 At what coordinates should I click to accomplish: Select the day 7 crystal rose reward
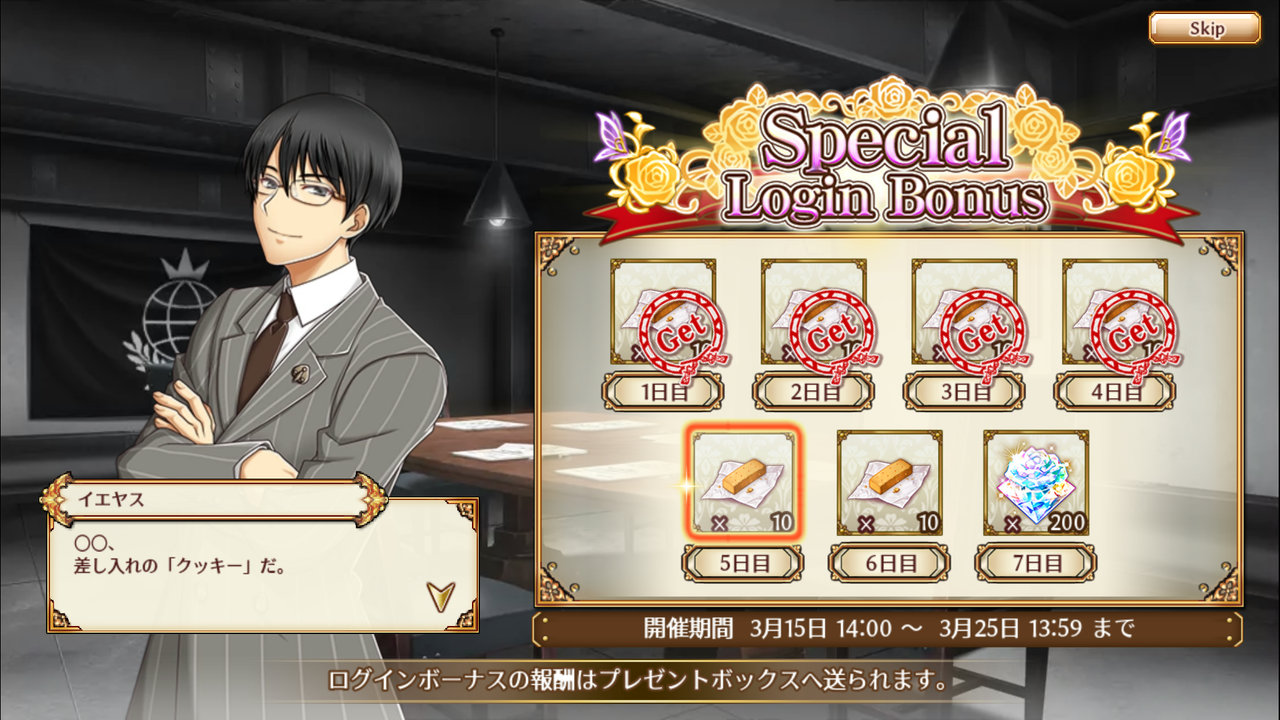[1035, 482]
